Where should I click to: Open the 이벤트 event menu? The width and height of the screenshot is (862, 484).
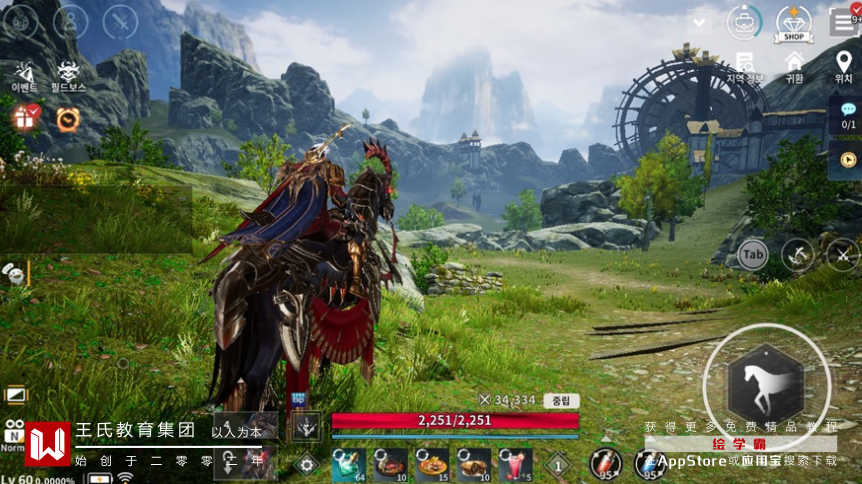23,76
